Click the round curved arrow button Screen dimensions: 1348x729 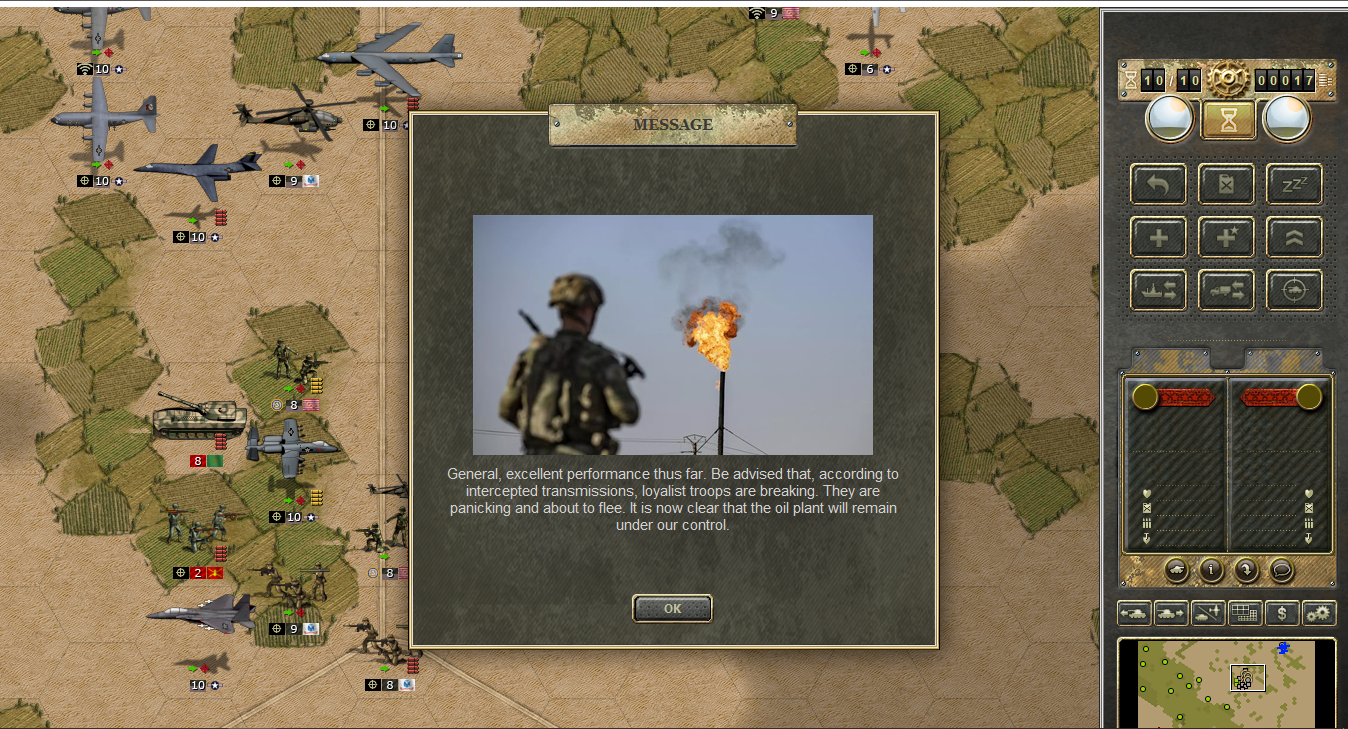pos(1246,570)
